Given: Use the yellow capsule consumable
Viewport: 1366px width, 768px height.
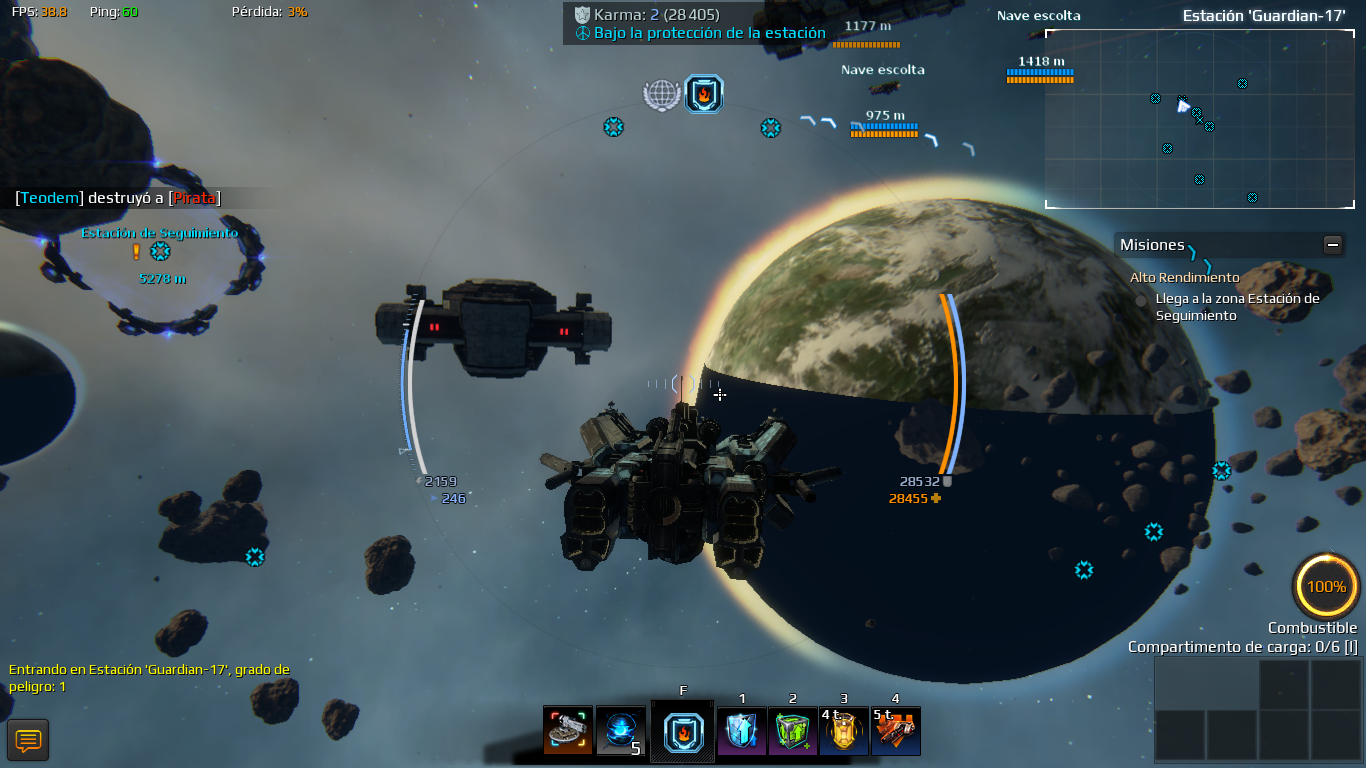Looking at the screenshot, I should (844, 731).
